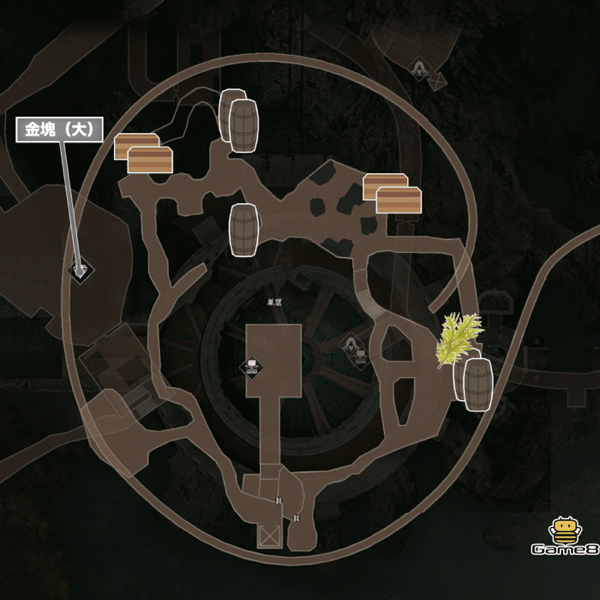Click the 金塊（大） label box
The height and width of the screenshot is (600, 600).
59,129
